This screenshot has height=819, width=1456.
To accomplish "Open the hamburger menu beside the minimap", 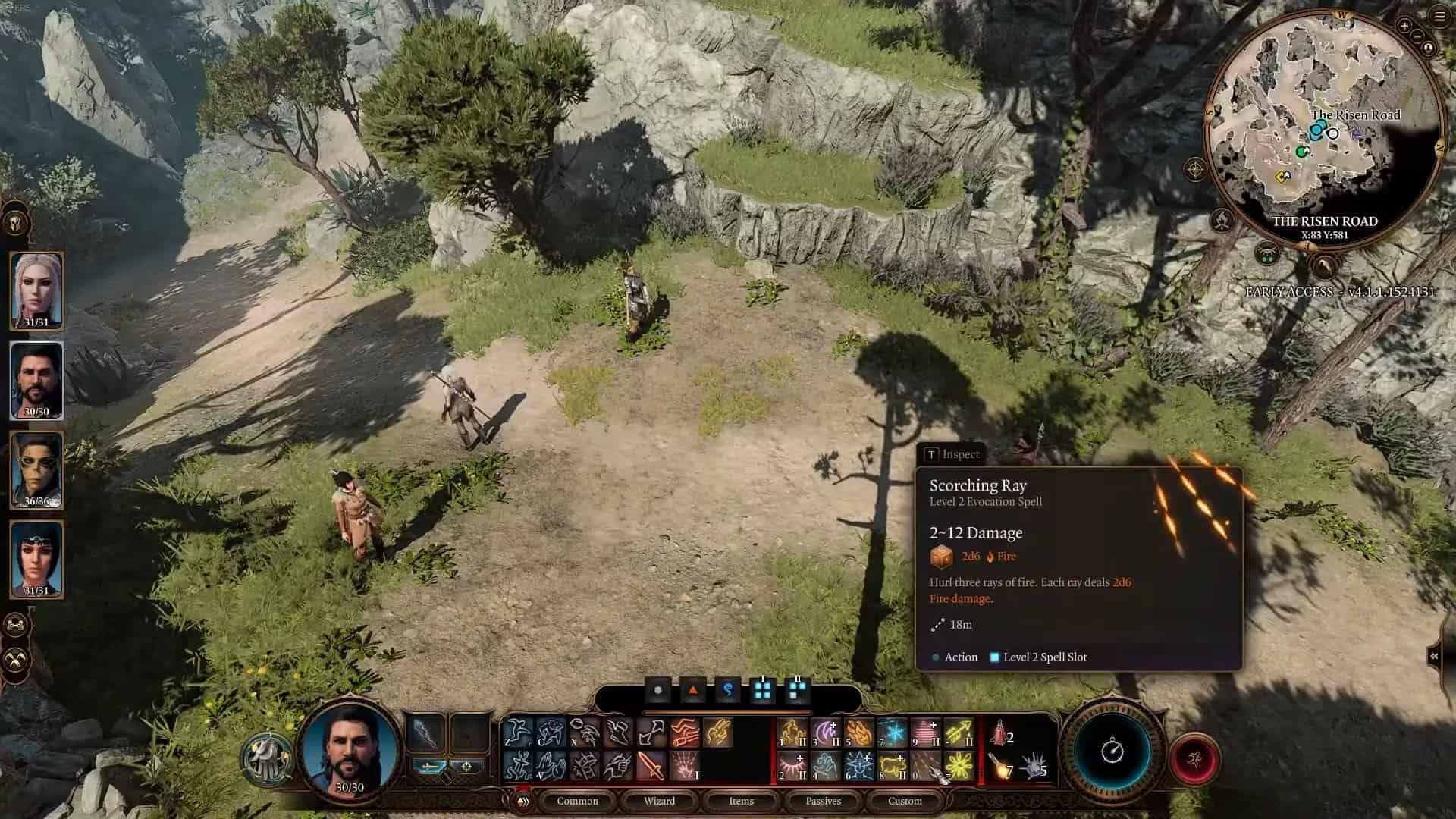I will 1440,17.
